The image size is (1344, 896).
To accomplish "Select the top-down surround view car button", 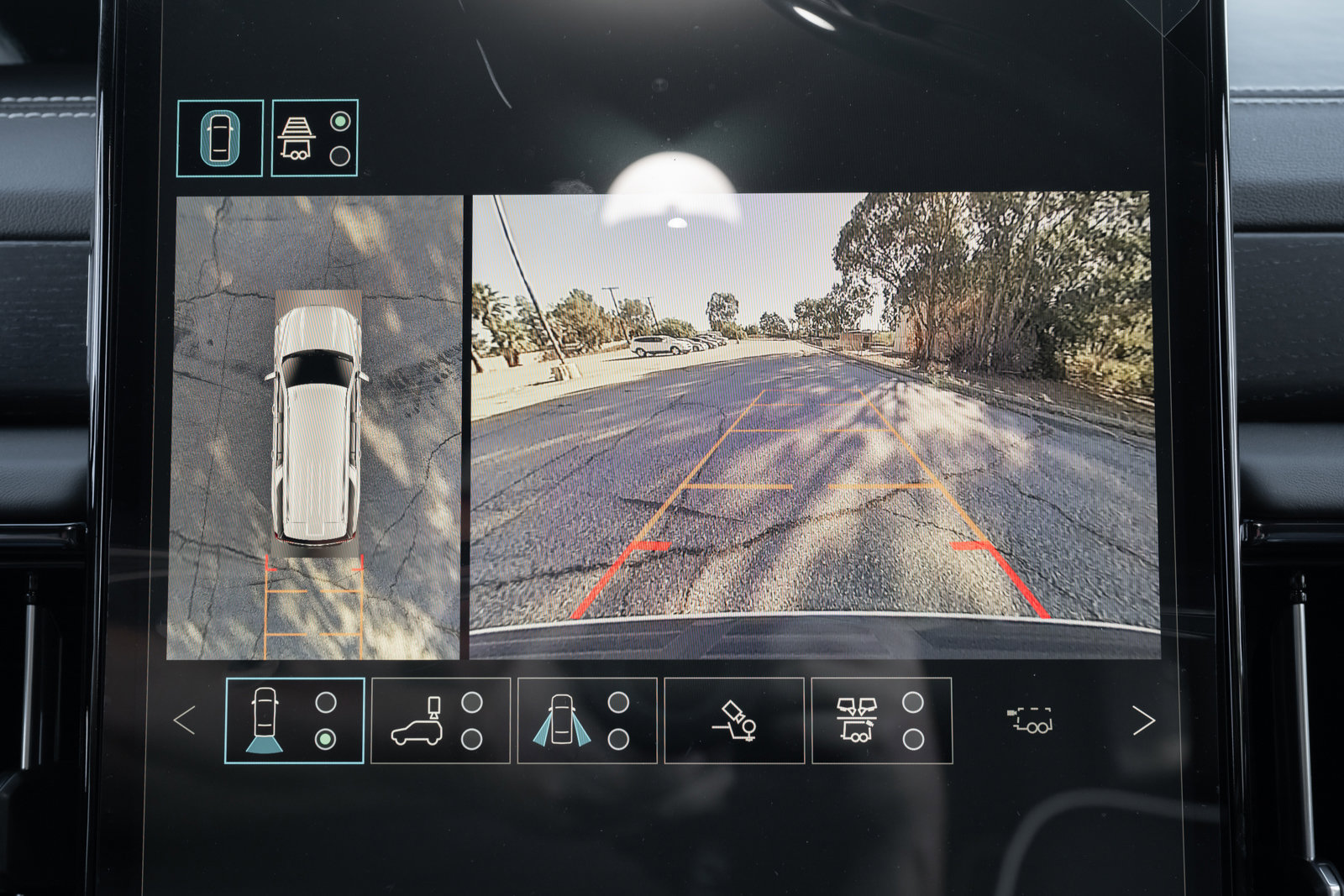I will coord(219,138).
